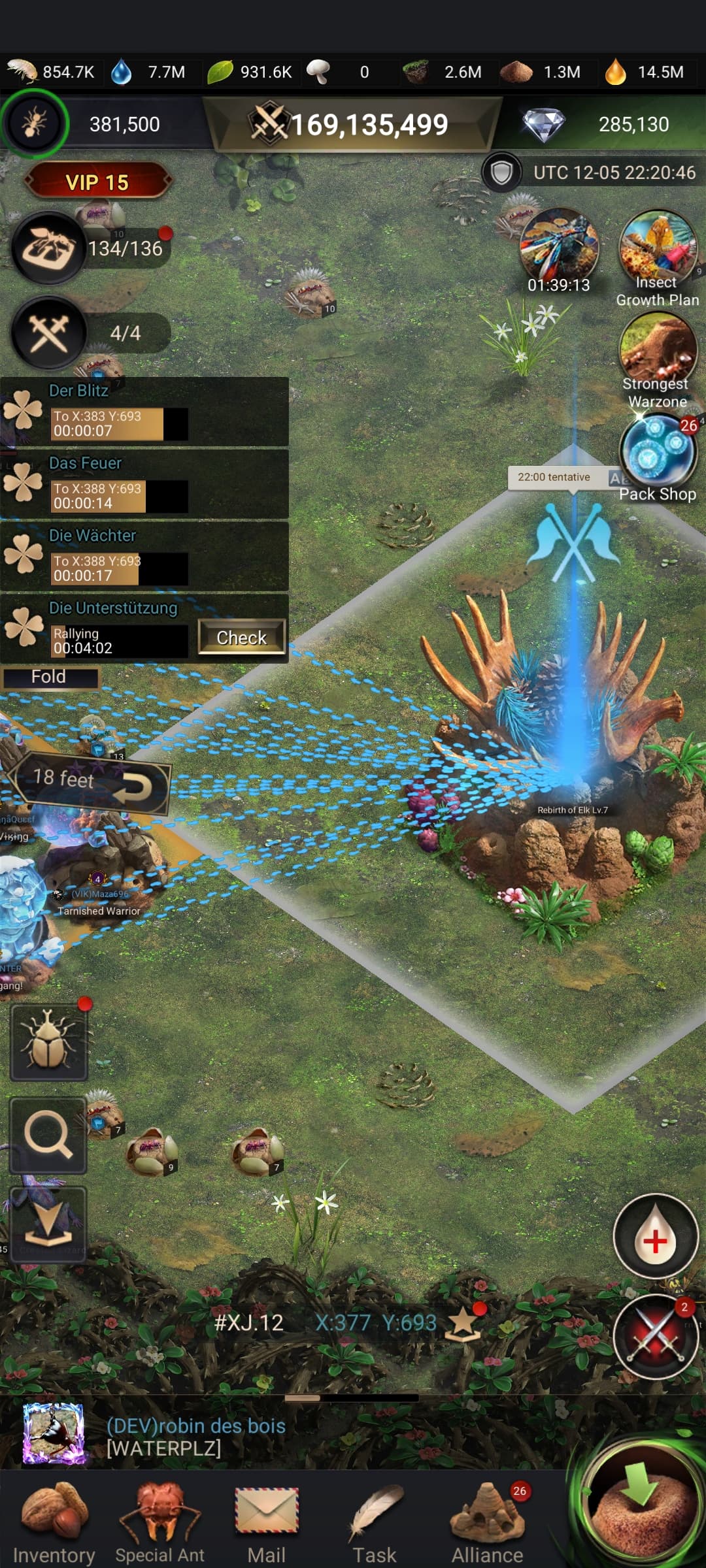Tap the red crossed swords battle button
706x1568 pixels.
[655, 1335]
